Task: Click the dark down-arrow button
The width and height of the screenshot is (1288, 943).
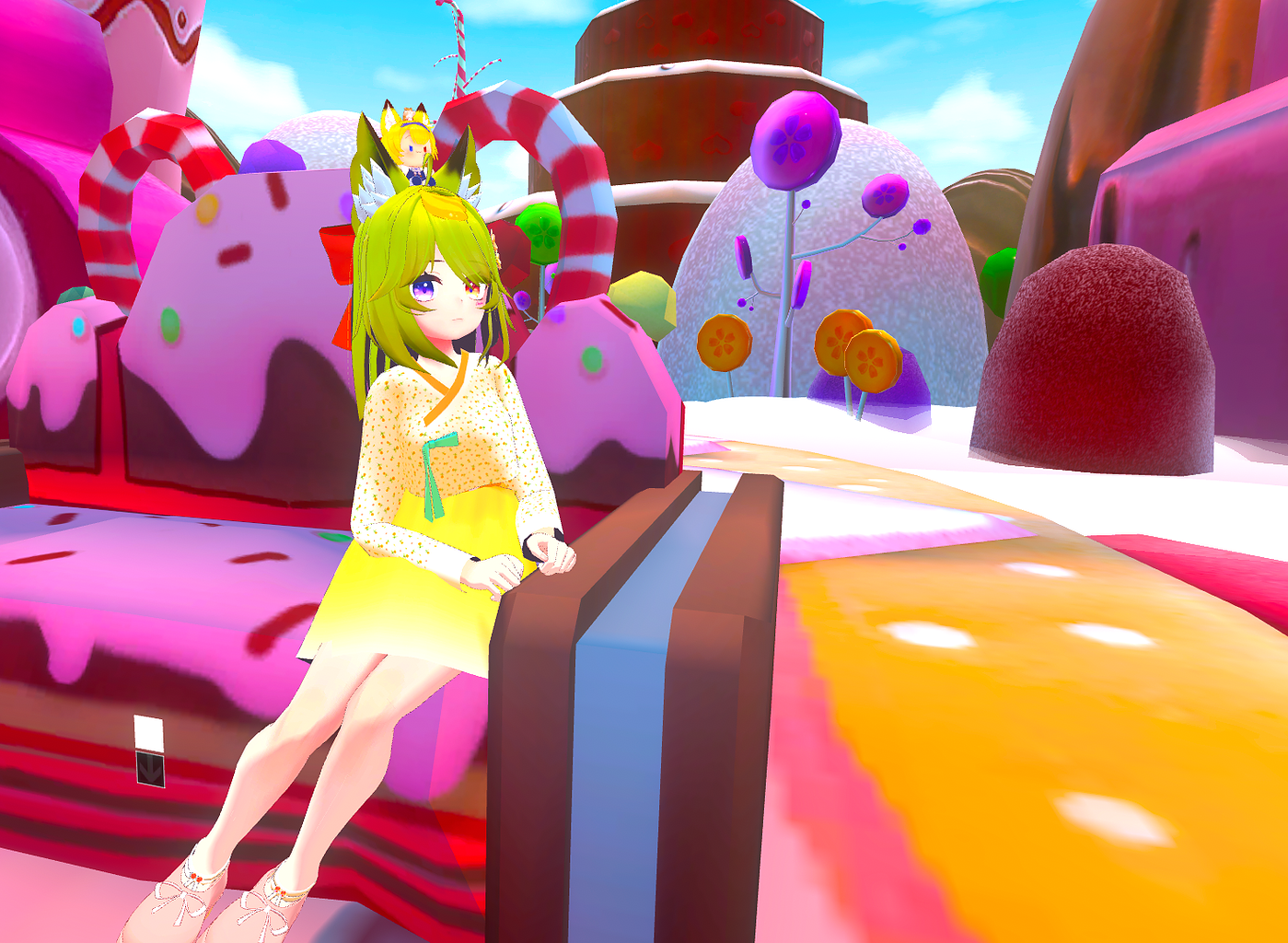Action: 150,769
